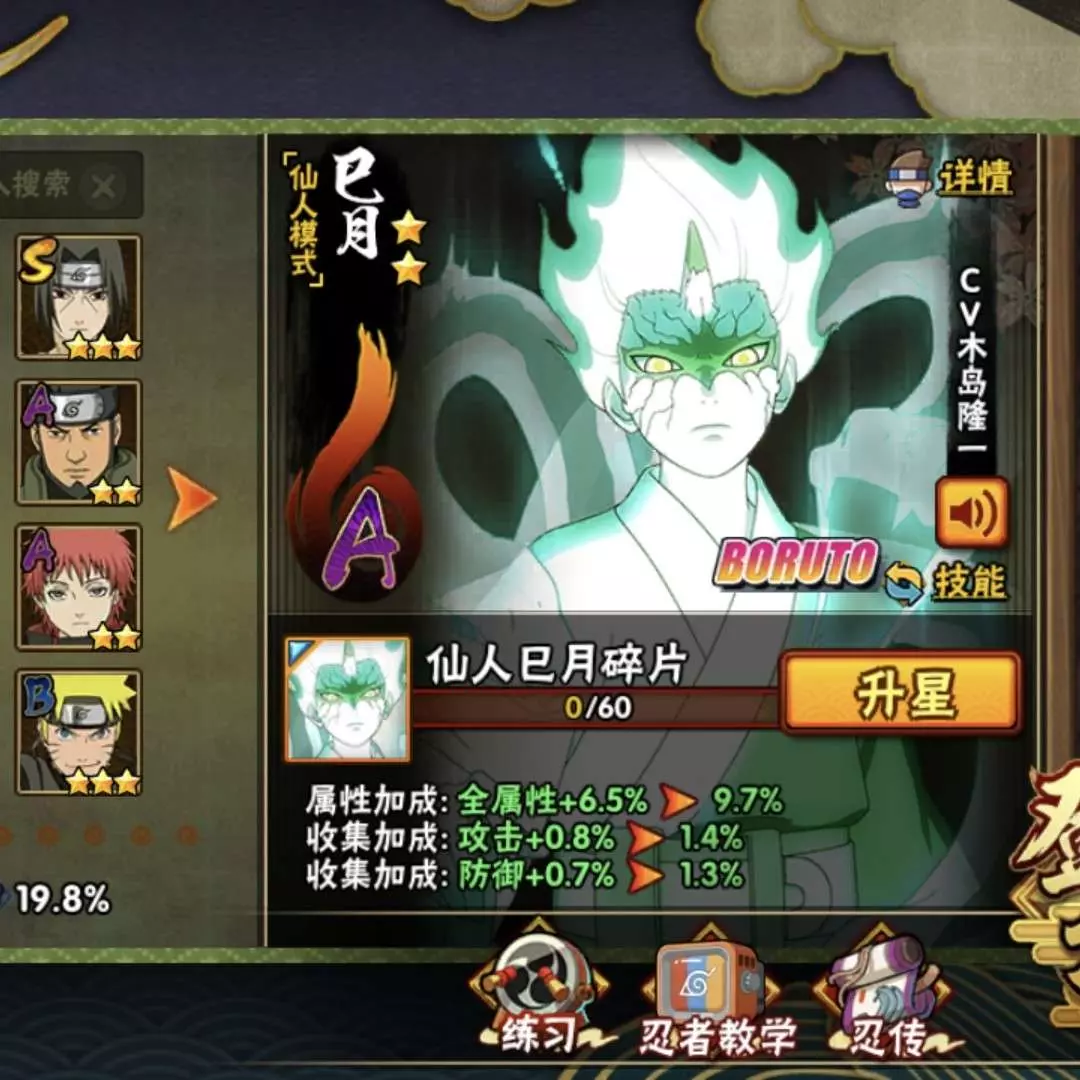Open 忍者教学 ninja tutorial
Image resolution: width=1080 pixels, height=1080 pixels.
(711, 995)
